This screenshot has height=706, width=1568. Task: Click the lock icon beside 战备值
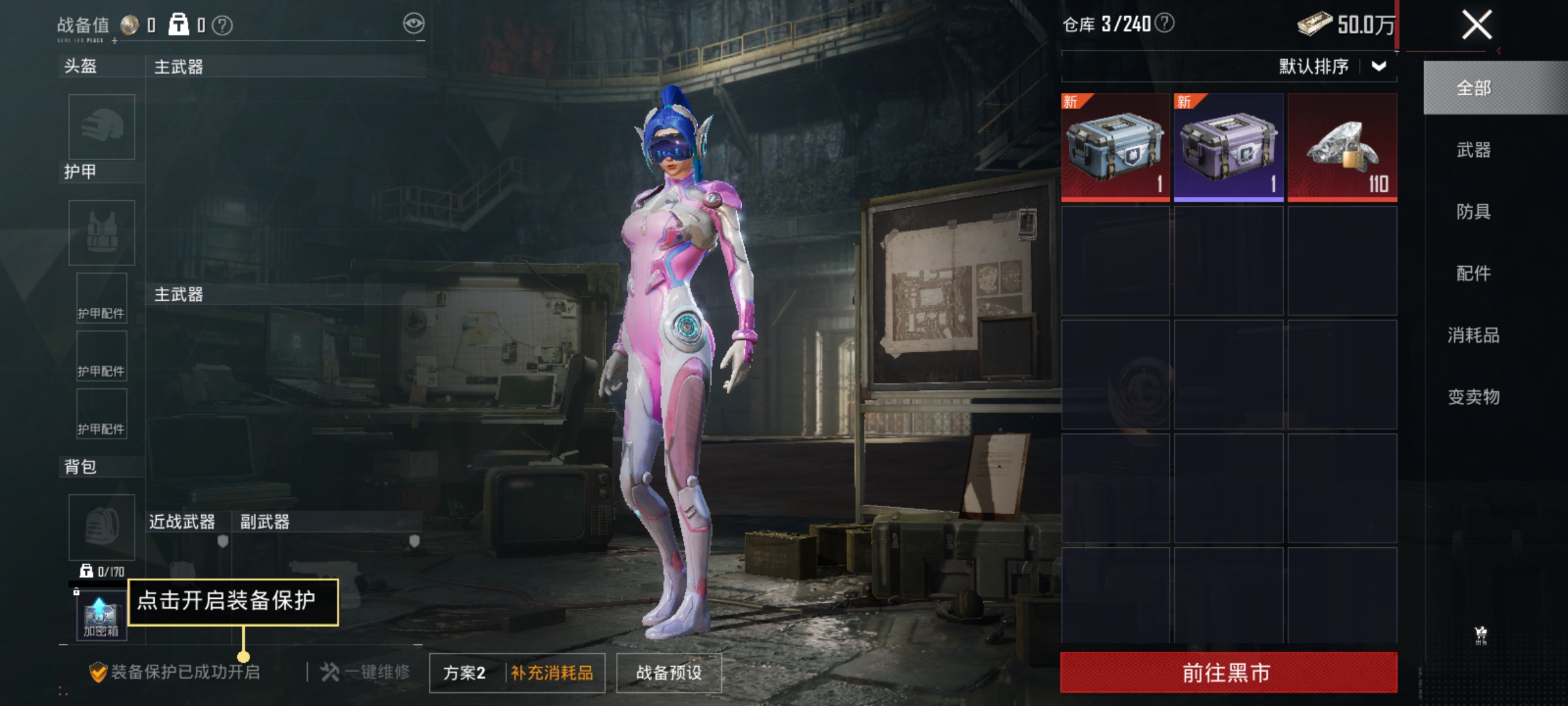(180, 25)
